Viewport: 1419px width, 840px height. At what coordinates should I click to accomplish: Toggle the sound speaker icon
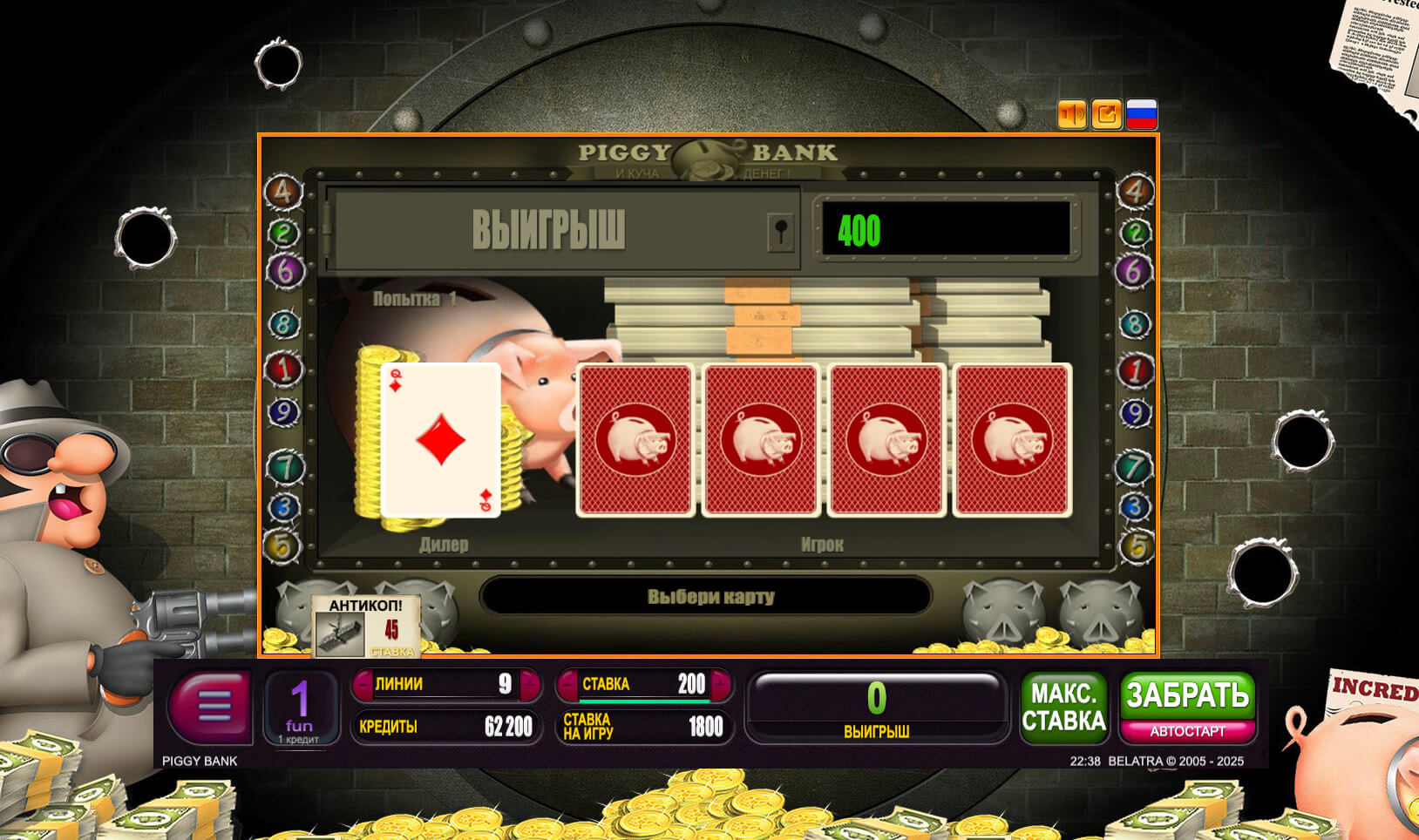[x=1071, y=114]
